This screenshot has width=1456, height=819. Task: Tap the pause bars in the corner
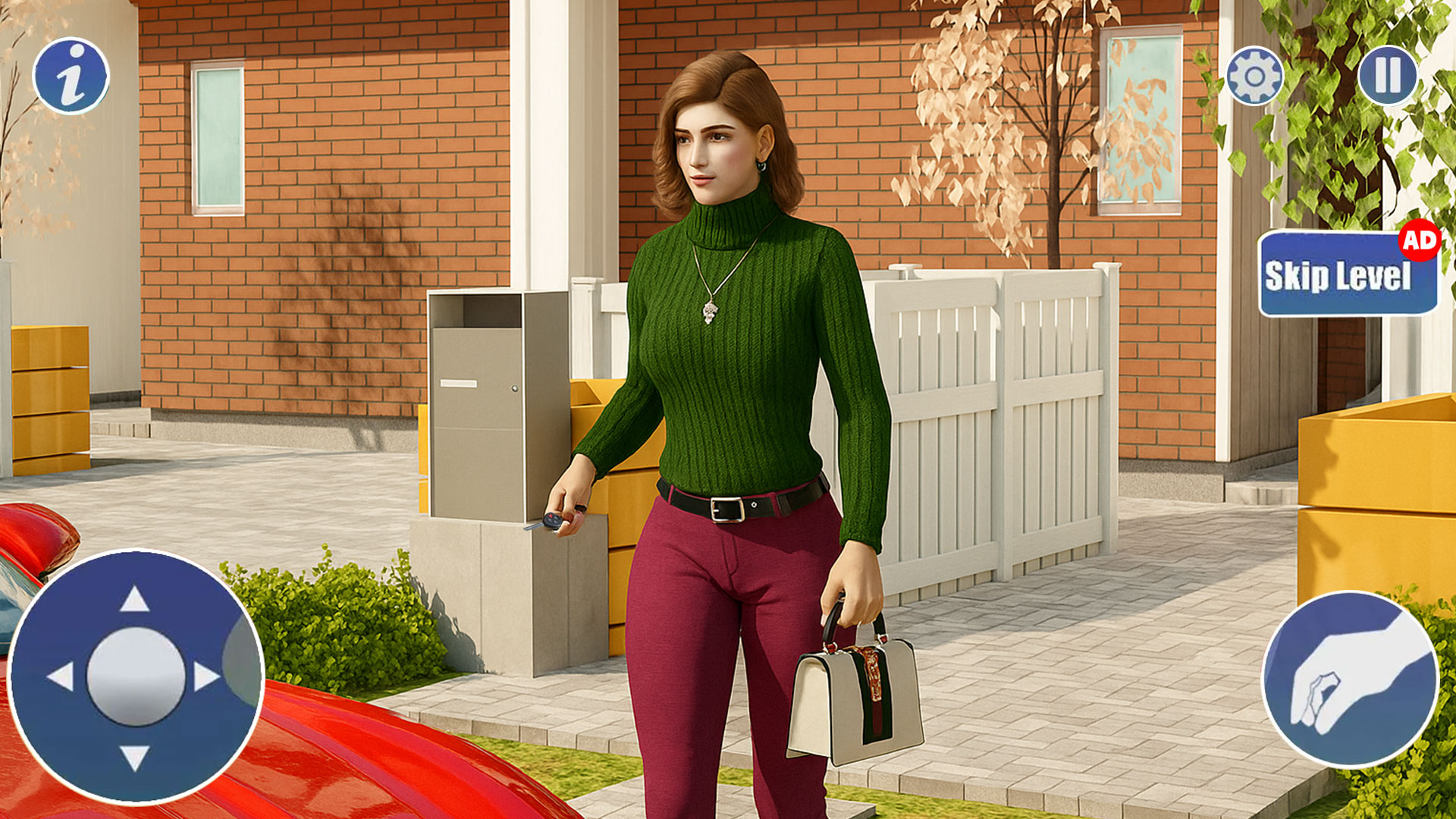pyautogui.click(x=1387, y=76)
